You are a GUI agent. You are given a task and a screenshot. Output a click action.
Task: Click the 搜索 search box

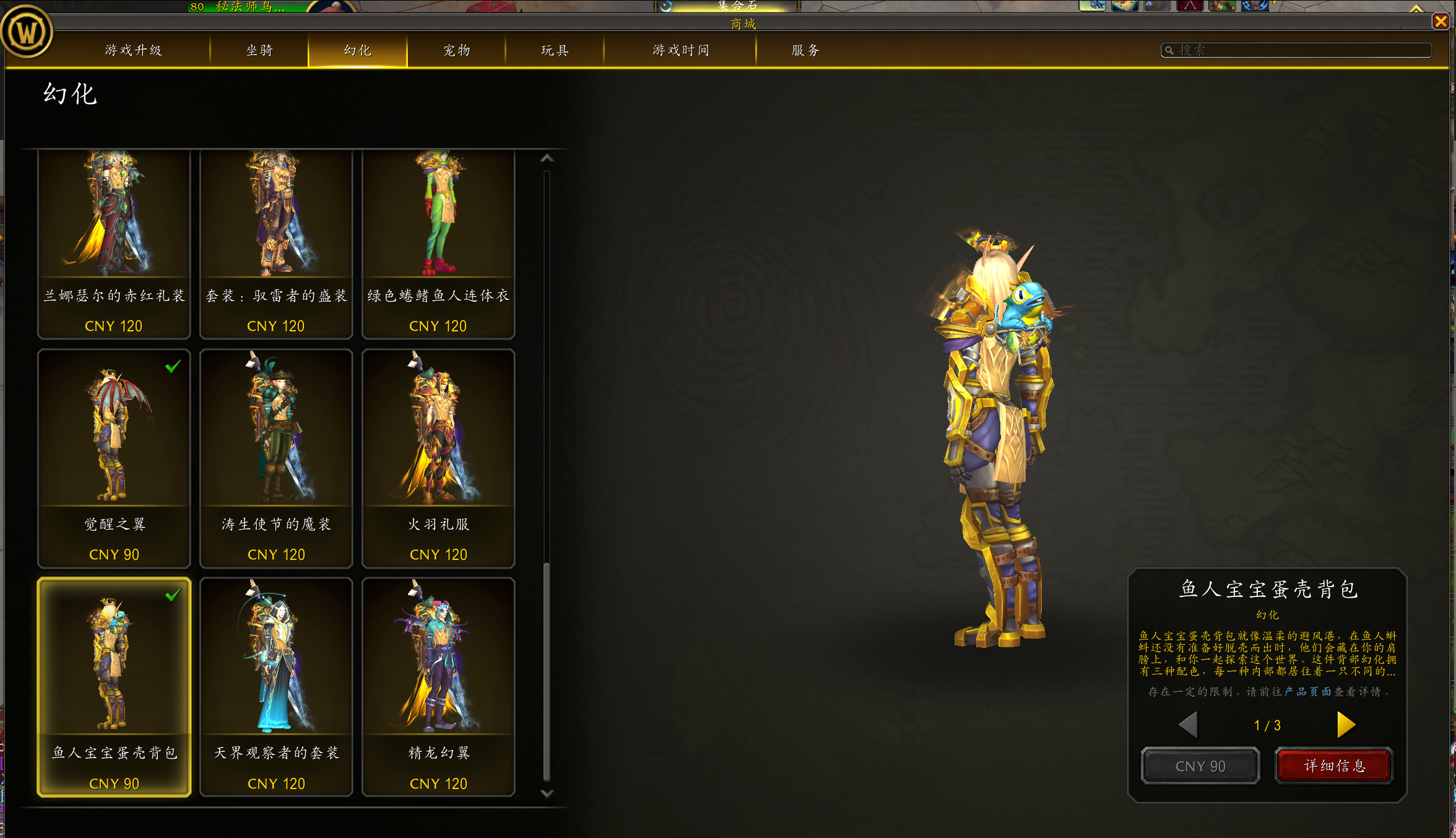coord(1300,50)
